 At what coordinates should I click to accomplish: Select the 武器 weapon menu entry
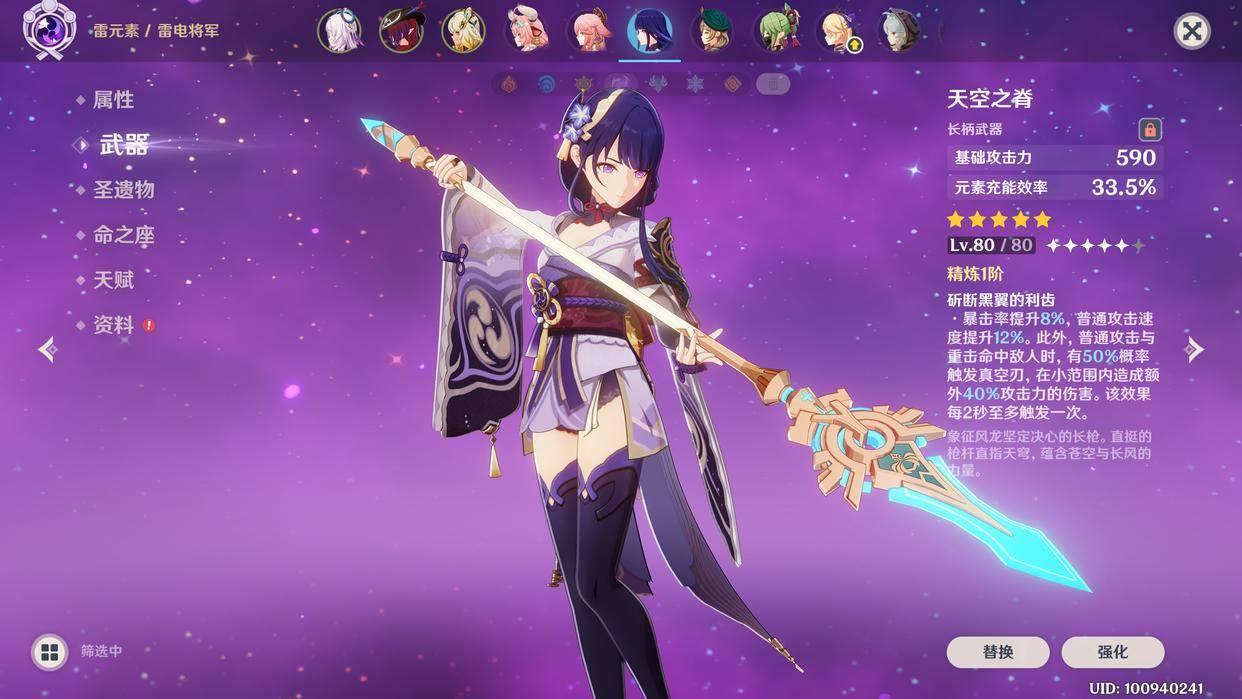(124, 145)
